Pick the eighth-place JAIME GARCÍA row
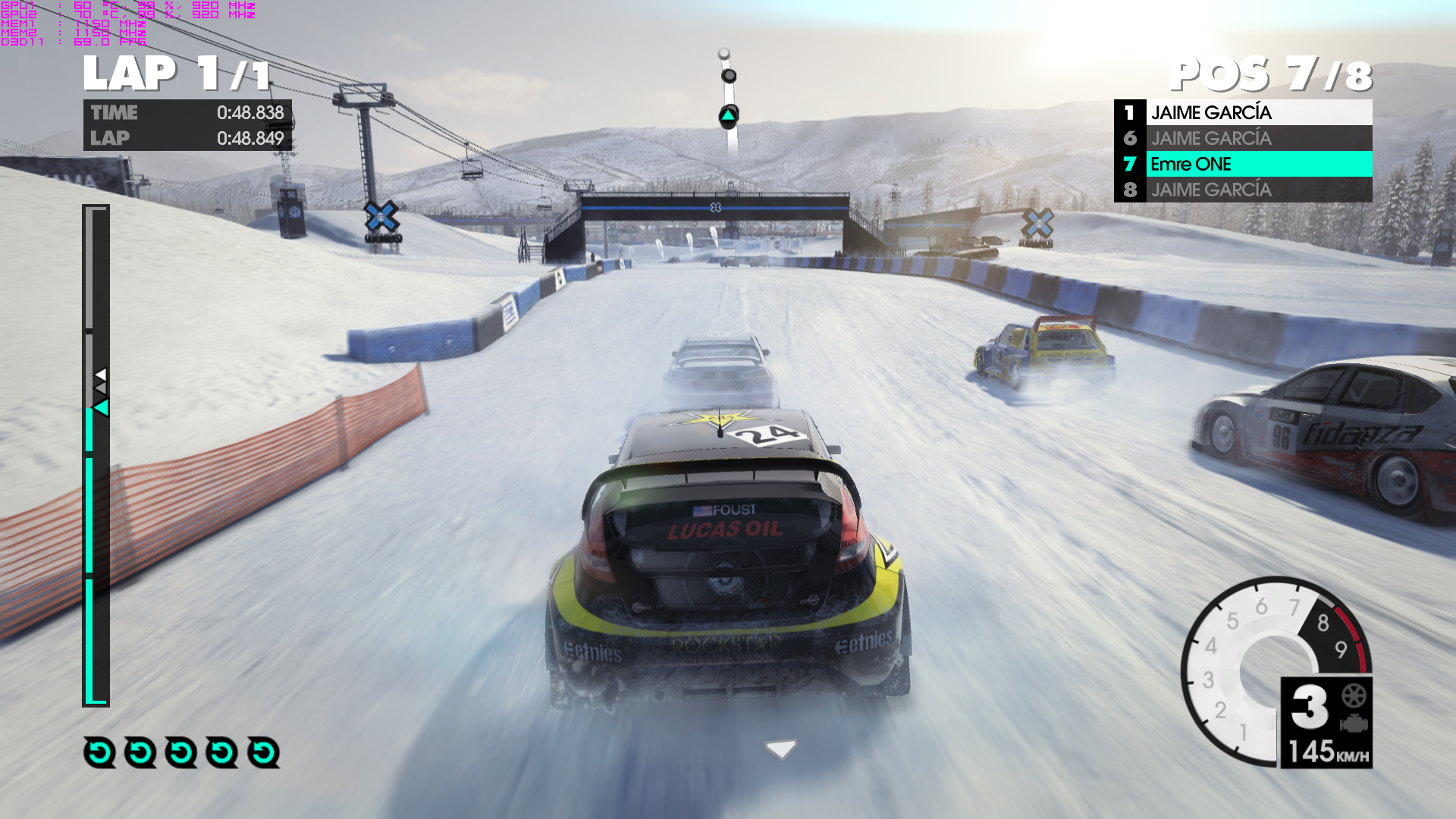This screenshot has height=819, width=1456. (x=1244, y=190)
